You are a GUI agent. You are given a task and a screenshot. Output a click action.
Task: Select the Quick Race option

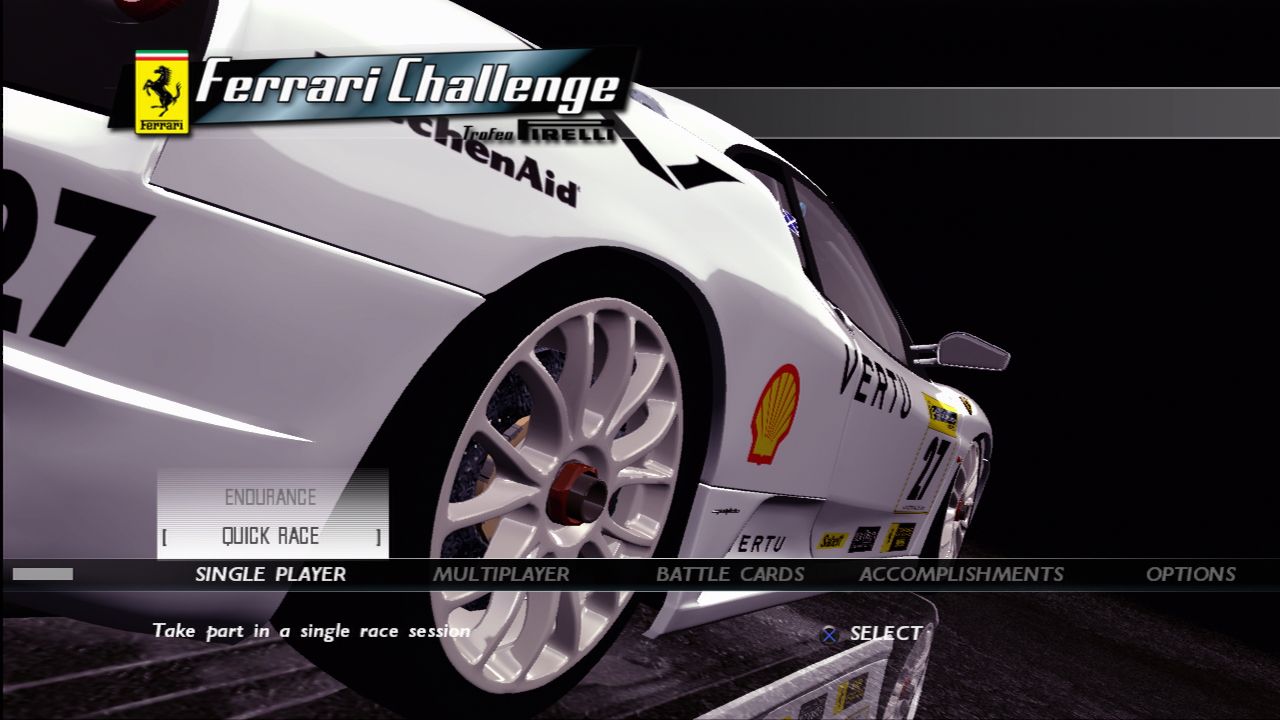(270, 536)
